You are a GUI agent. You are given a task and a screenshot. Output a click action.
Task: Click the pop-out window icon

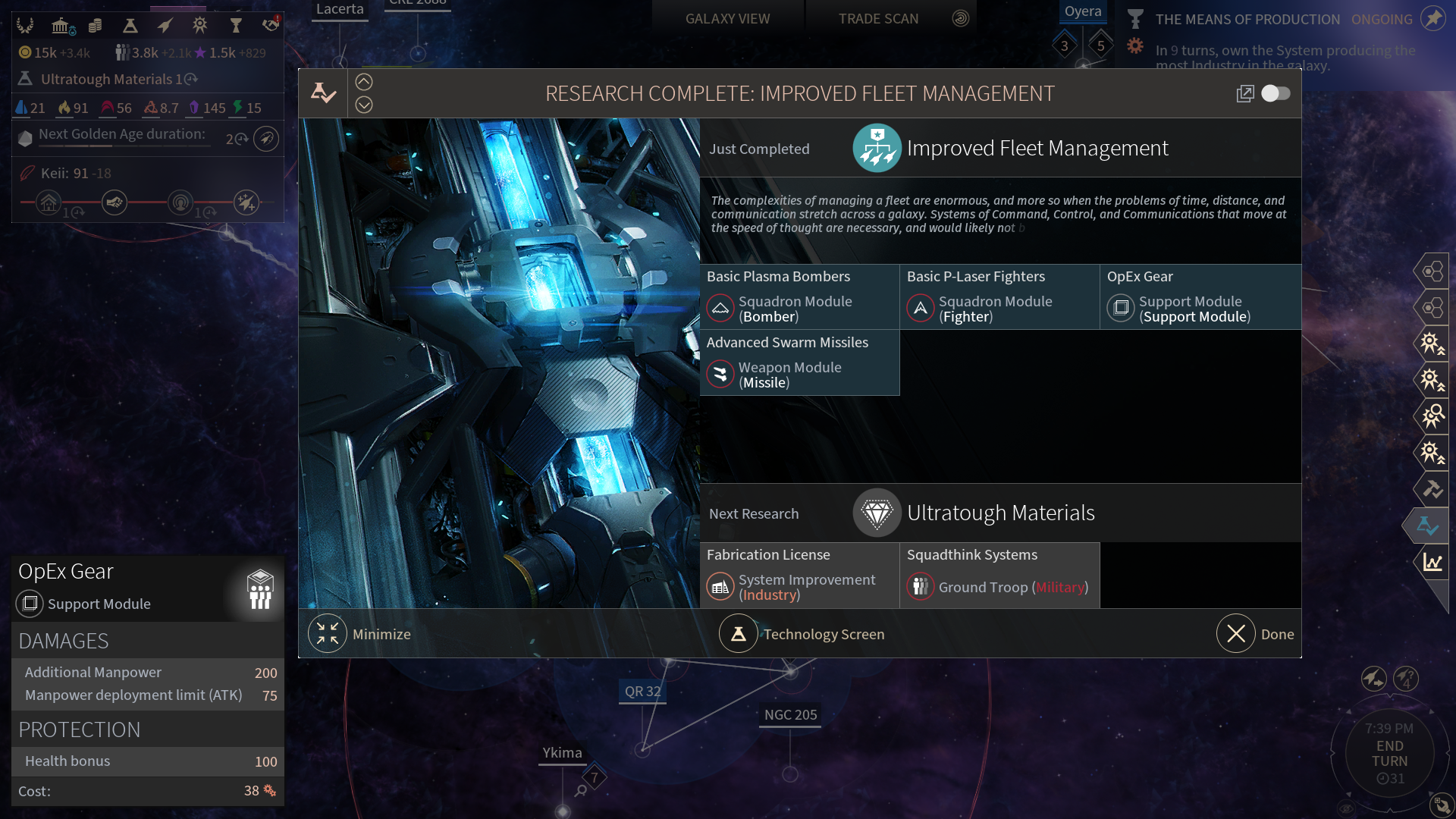[x=1244, y=93]
